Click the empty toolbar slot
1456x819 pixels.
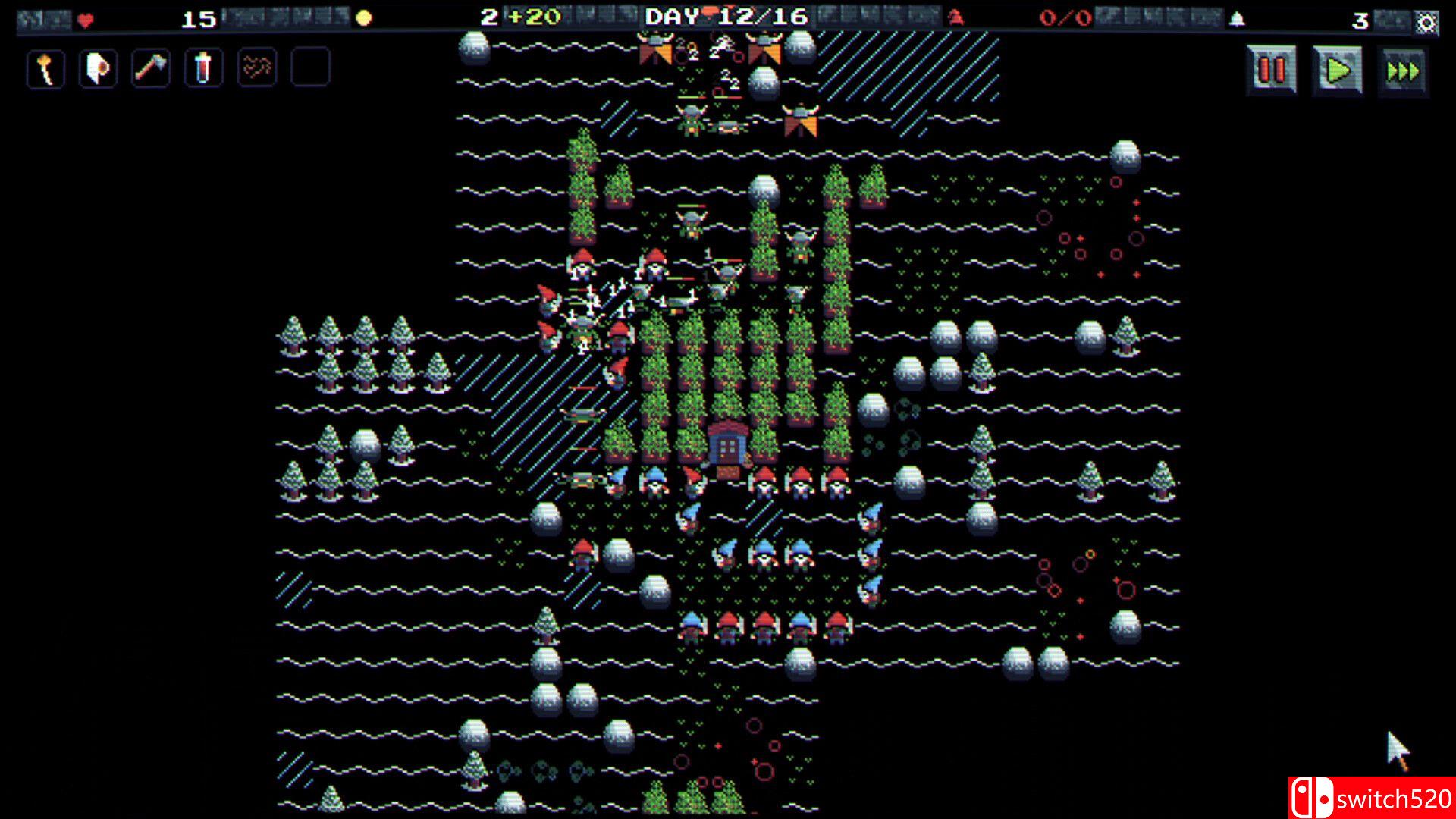(x=308, y=69)
